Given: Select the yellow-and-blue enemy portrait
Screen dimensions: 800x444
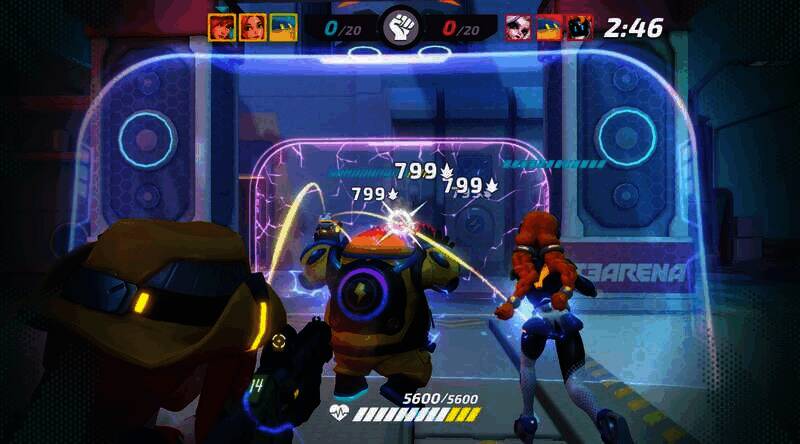Looking at the screenshot, I should click(548, 27).
